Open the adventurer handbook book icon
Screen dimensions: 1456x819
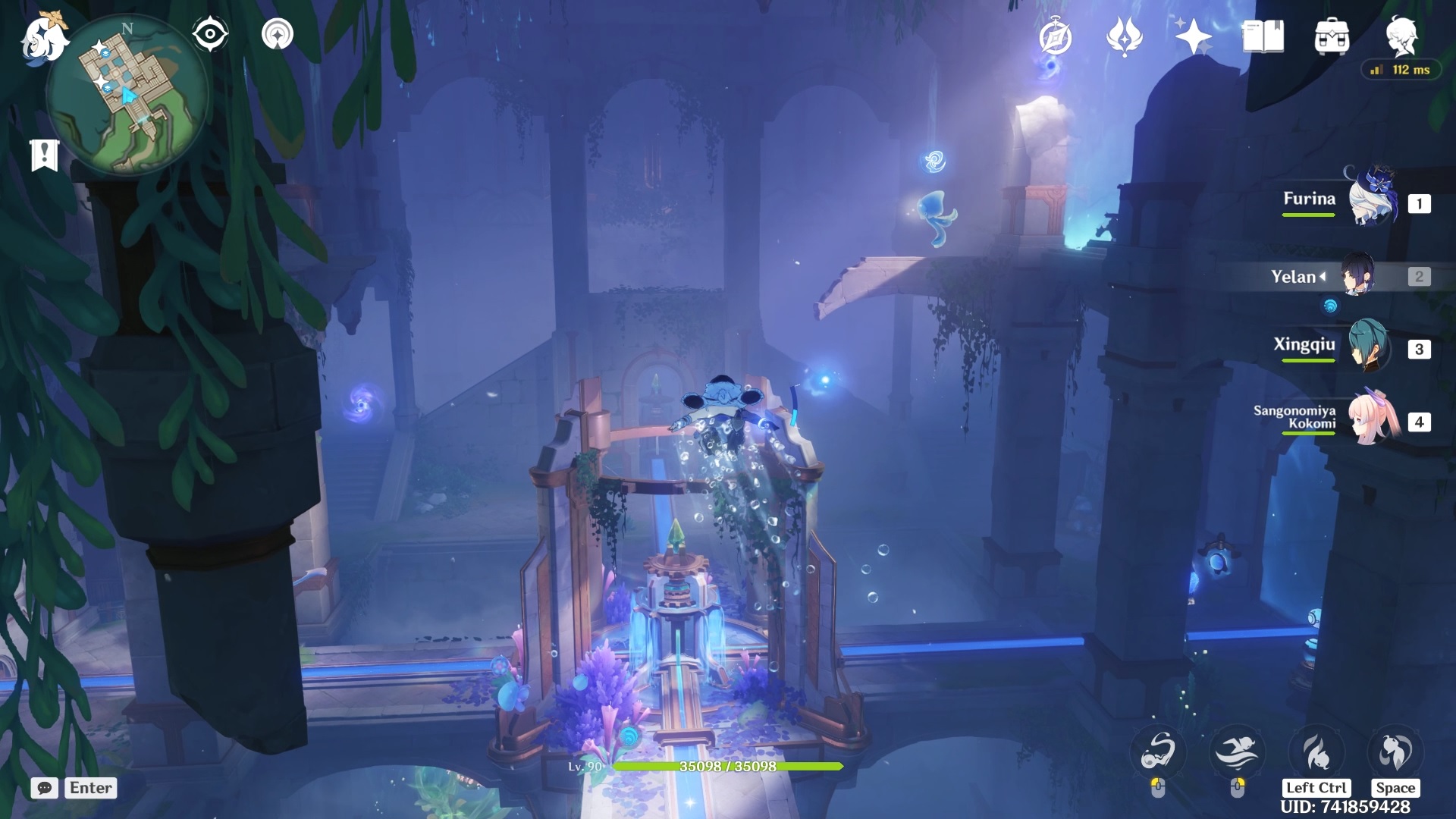(1263, 36)
